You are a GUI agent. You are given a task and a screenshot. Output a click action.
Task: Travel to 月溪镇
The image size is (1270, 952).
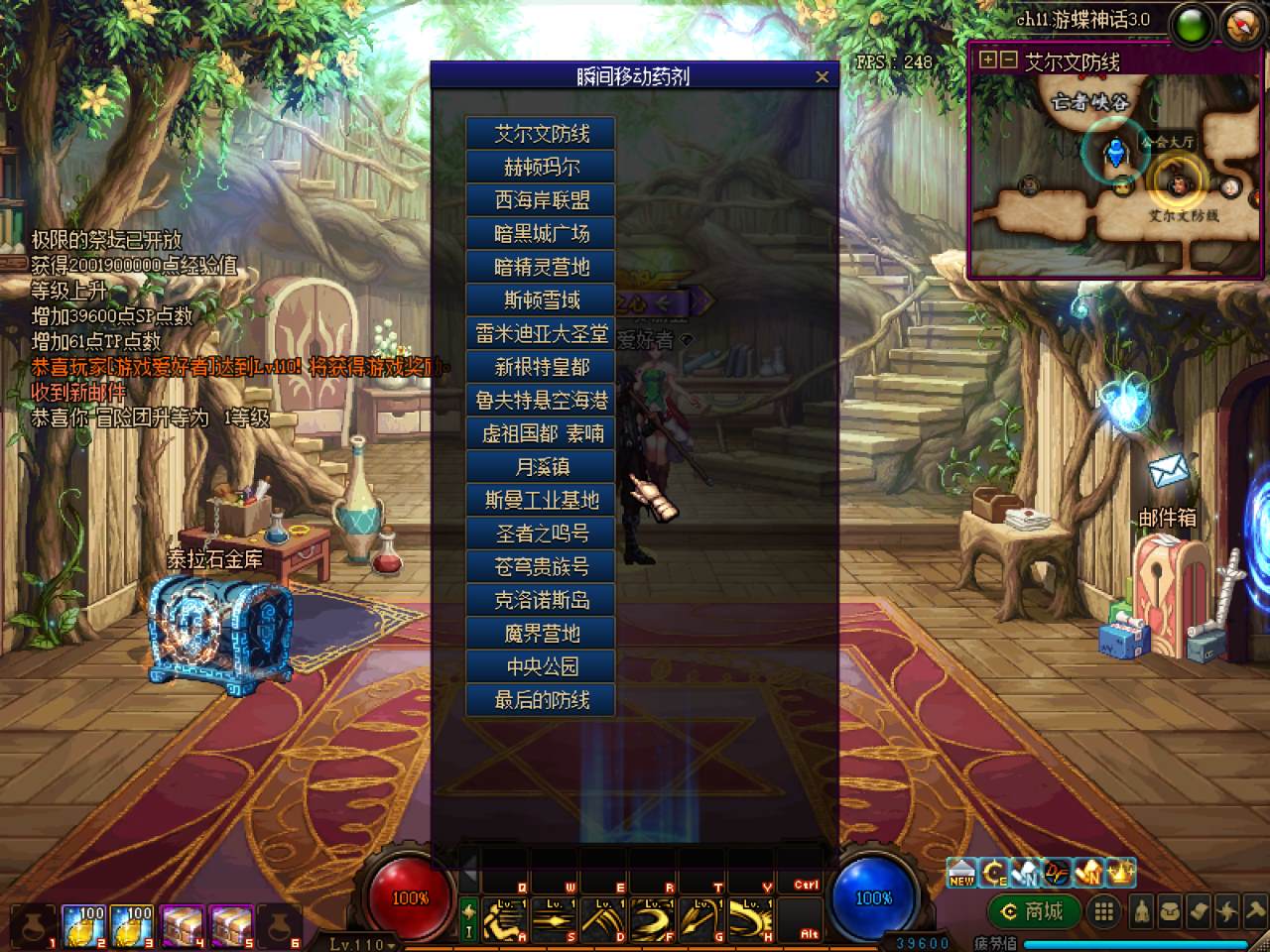[x=541, y=467]
